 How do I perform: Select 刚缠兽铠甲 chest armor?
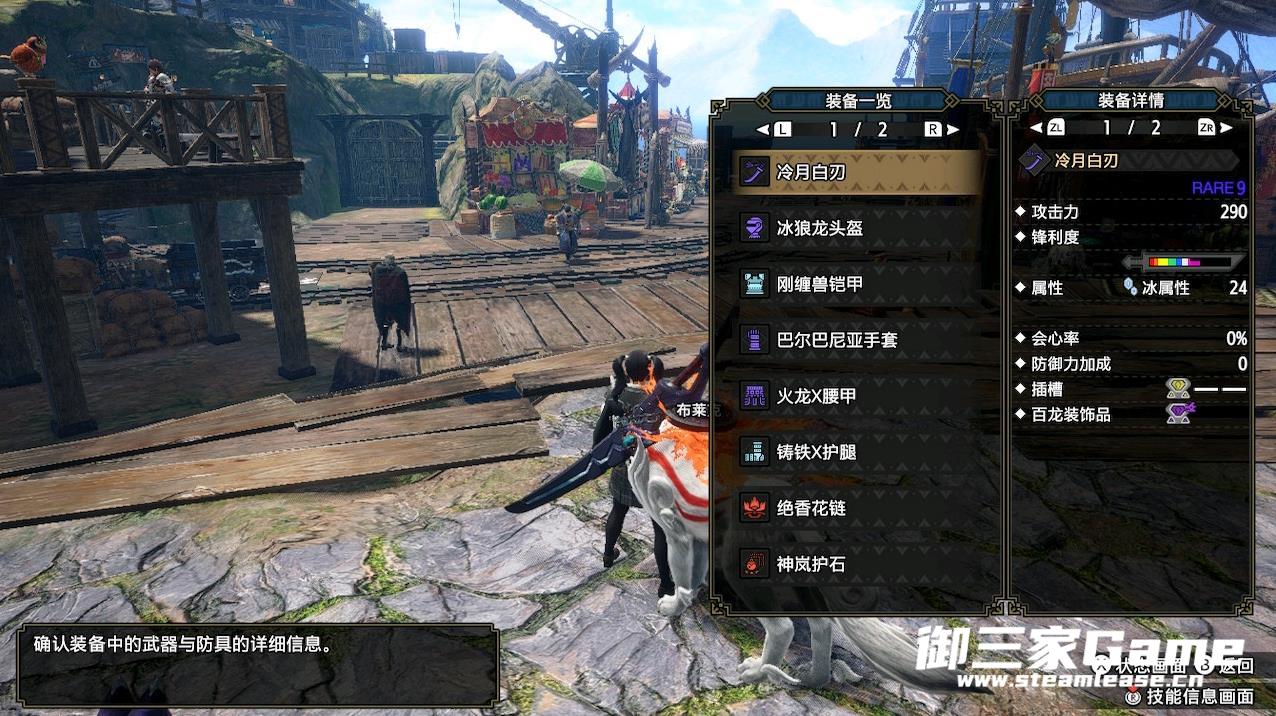(857, 284)
